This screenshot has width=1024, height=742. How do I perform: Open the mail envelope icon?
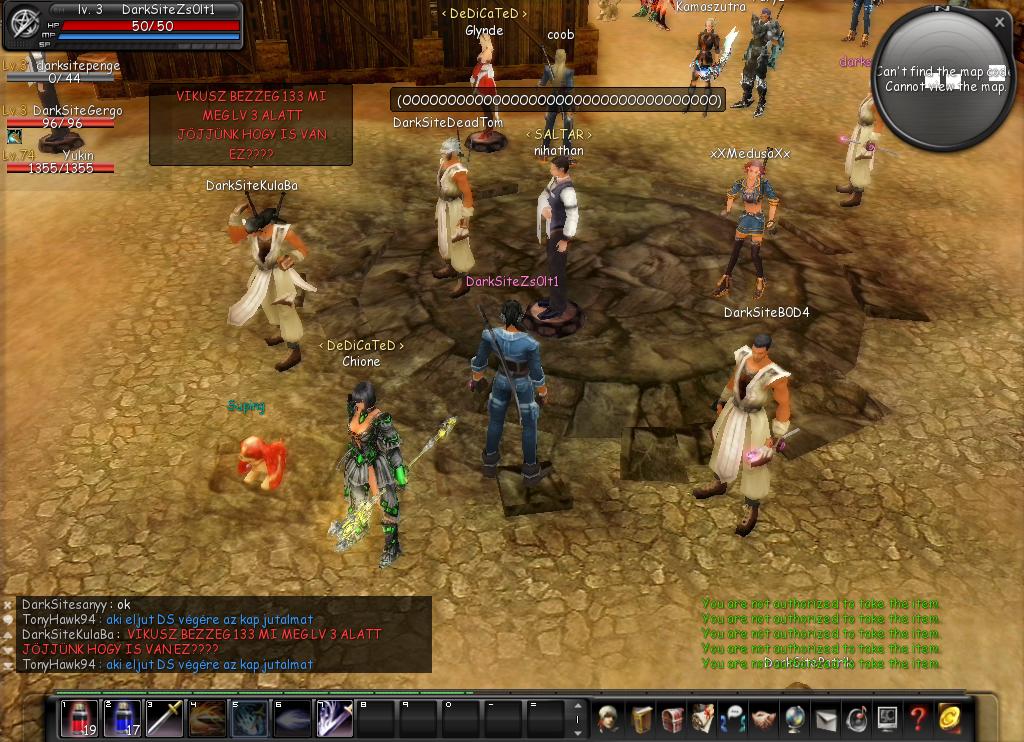point(826,718)
